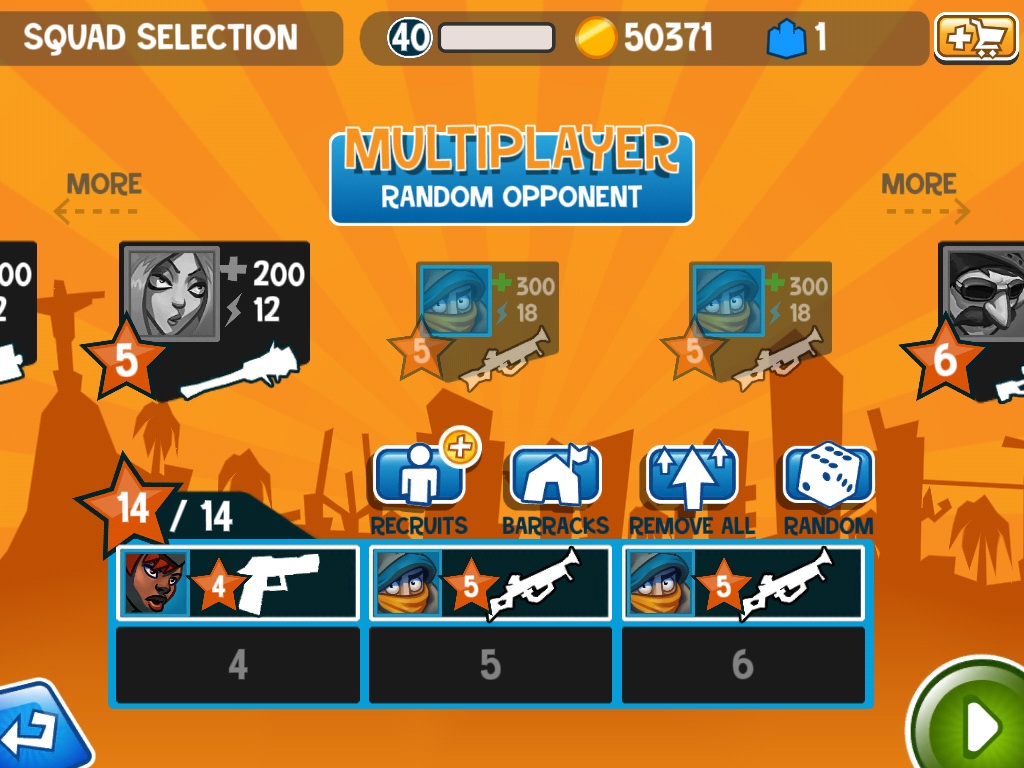The height and width of the screenshot is (768, 1024).
Task: Open the Barracks
Action: 555,479
